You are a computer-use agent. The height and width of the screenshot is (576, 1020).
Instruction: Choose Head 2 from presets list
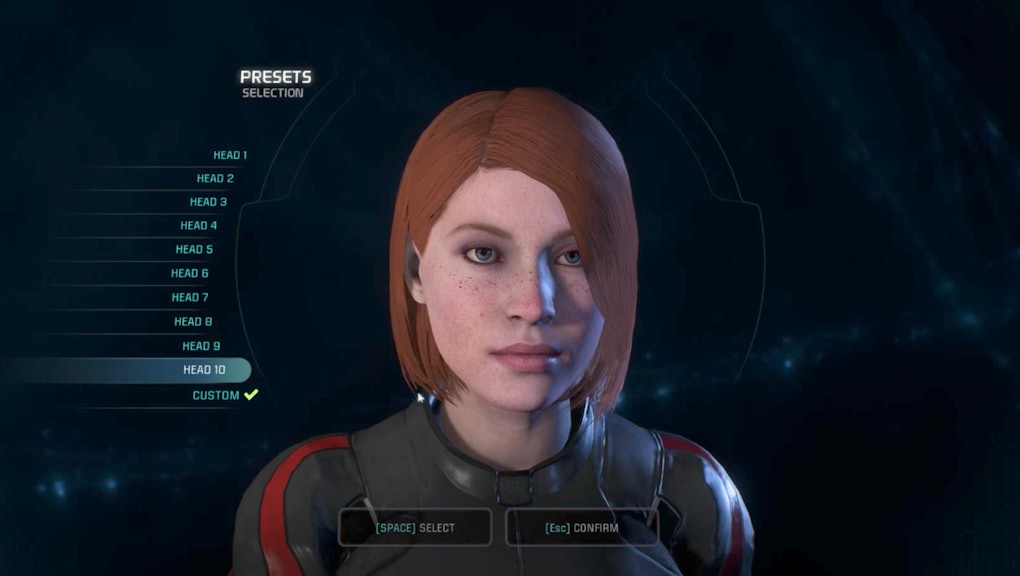[215, 178]
